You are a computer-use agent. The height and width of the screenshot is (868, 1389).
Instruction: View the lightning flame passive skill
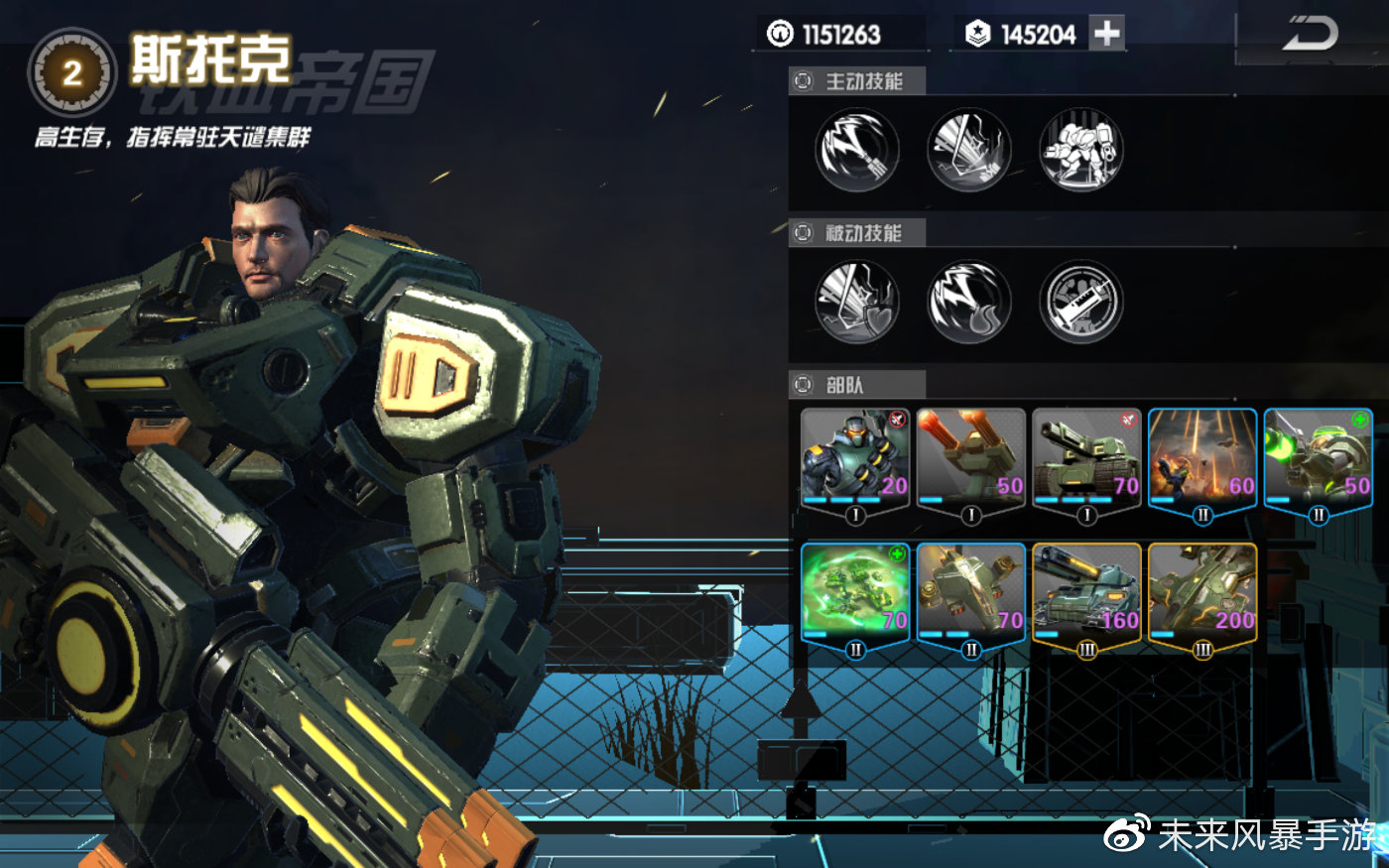tap(969, 302)
